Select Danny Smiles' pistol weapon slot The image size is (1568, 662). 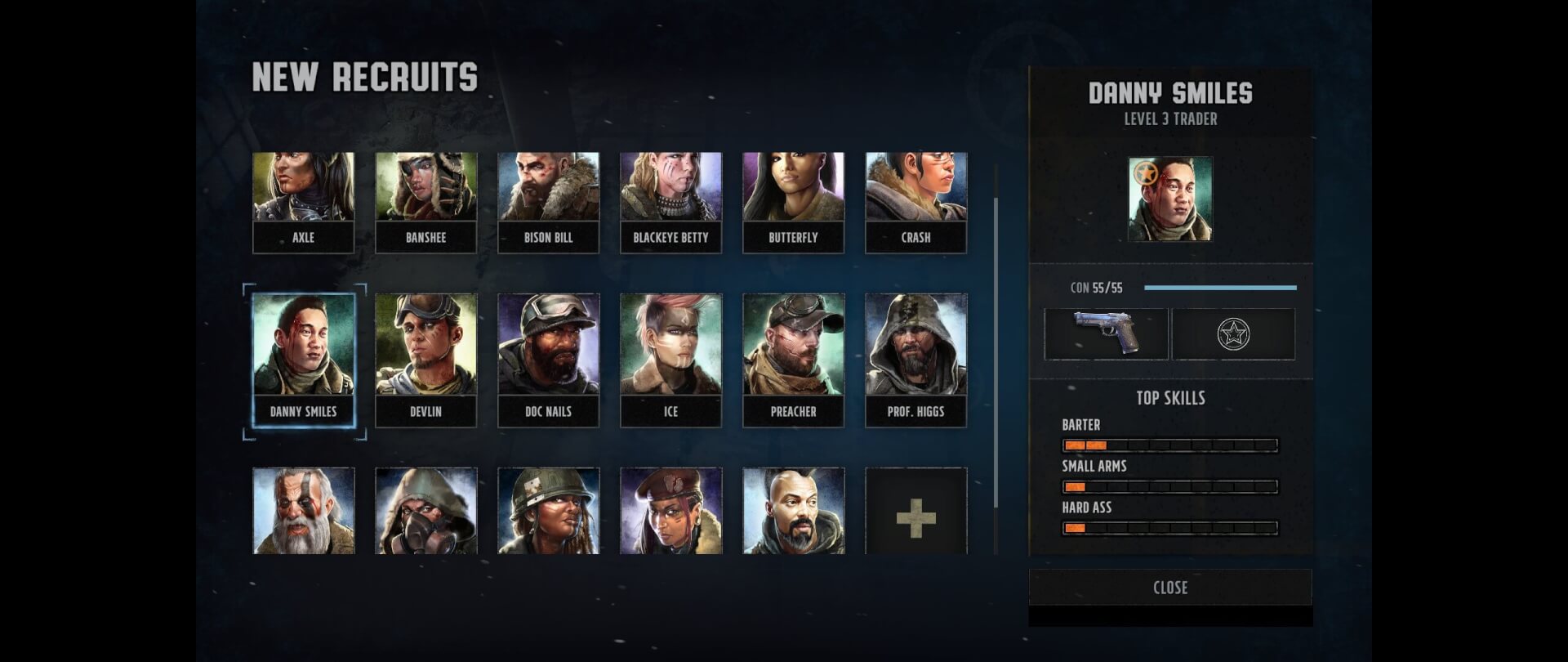pyautogui.click(x=1106, y=333)
